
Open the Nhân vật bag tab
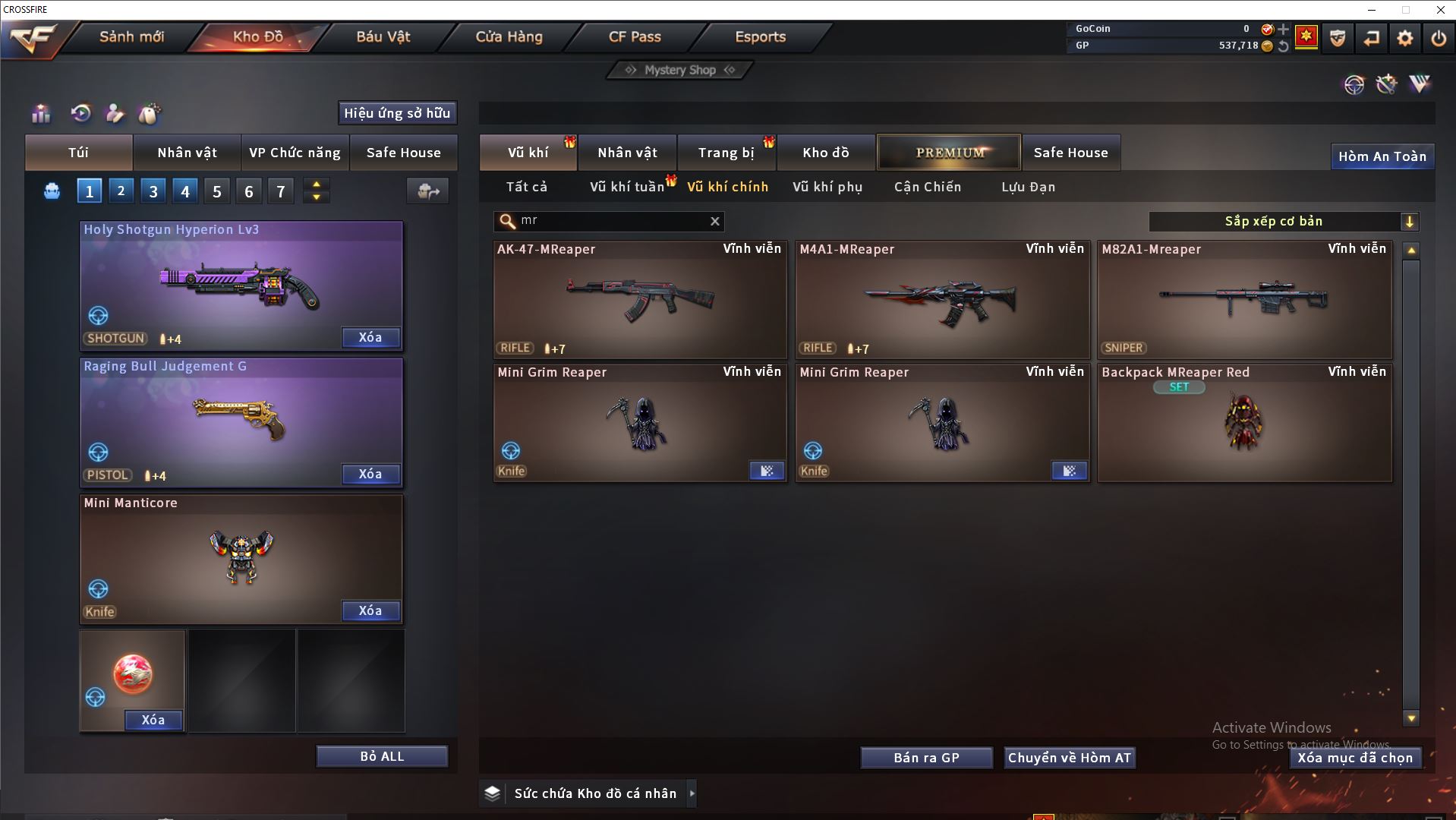coord(187,153)
